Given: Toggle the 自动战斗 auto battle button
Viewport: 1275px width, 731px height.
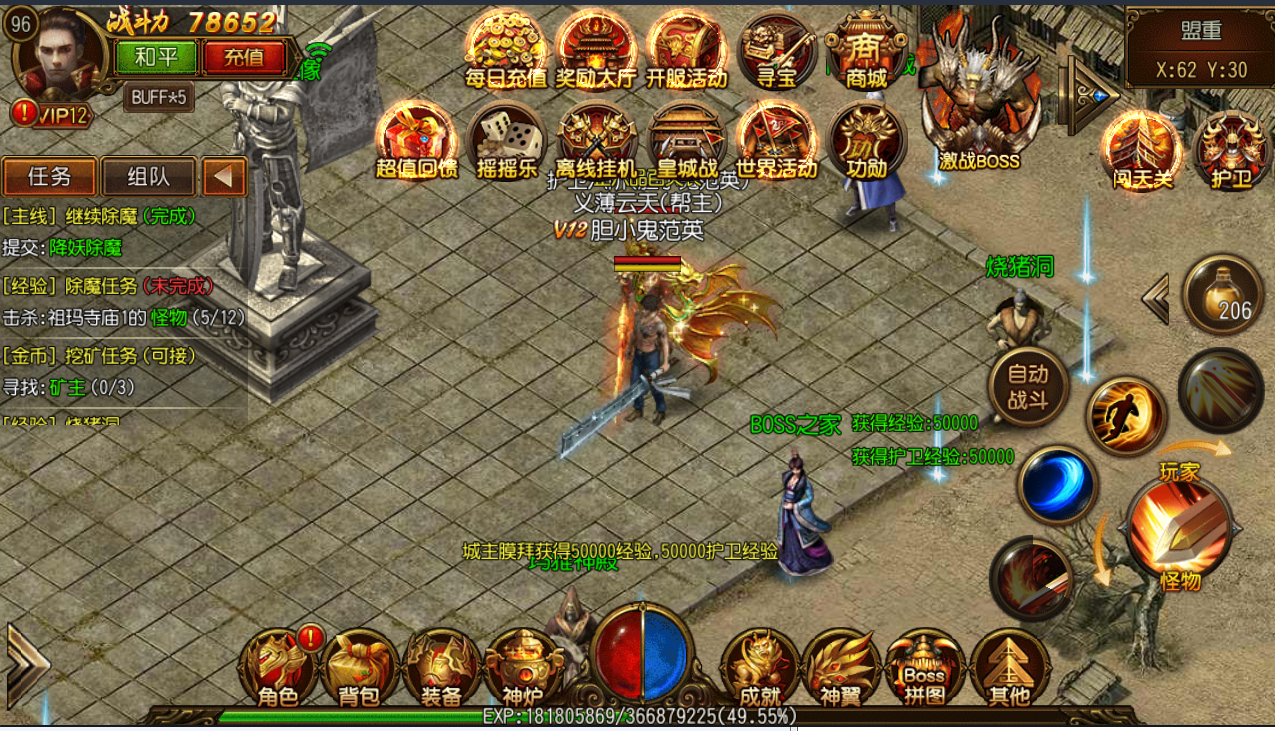Looking at the screenshot, I should (1028, 387).
